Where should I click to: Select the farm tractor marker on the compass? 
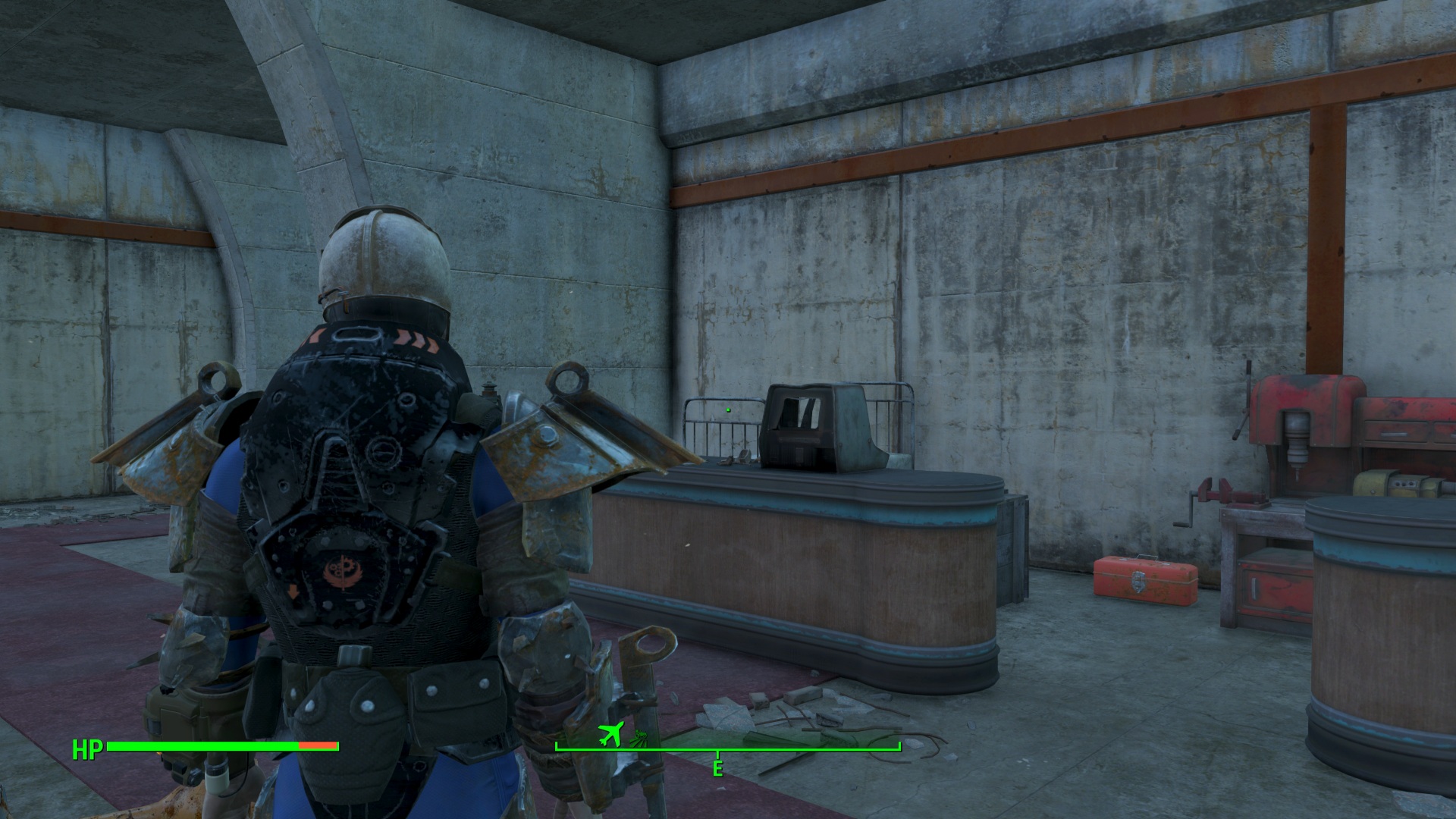[x=641, y=736]
